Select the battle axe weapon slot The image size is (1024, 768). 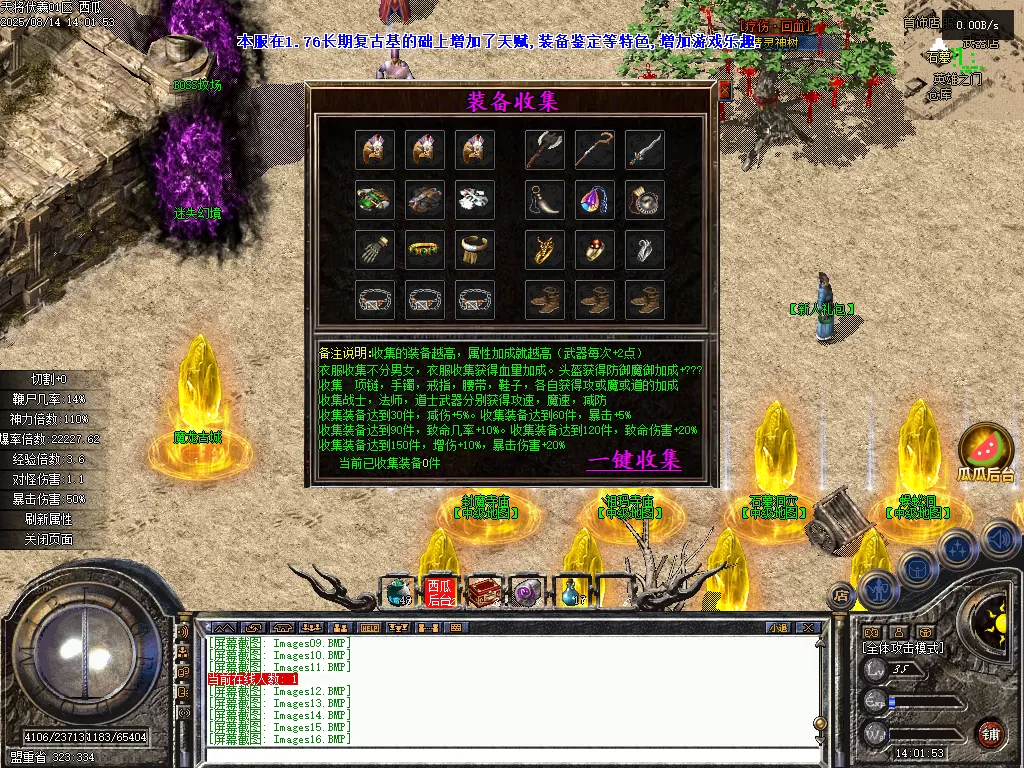pos(545,150)
